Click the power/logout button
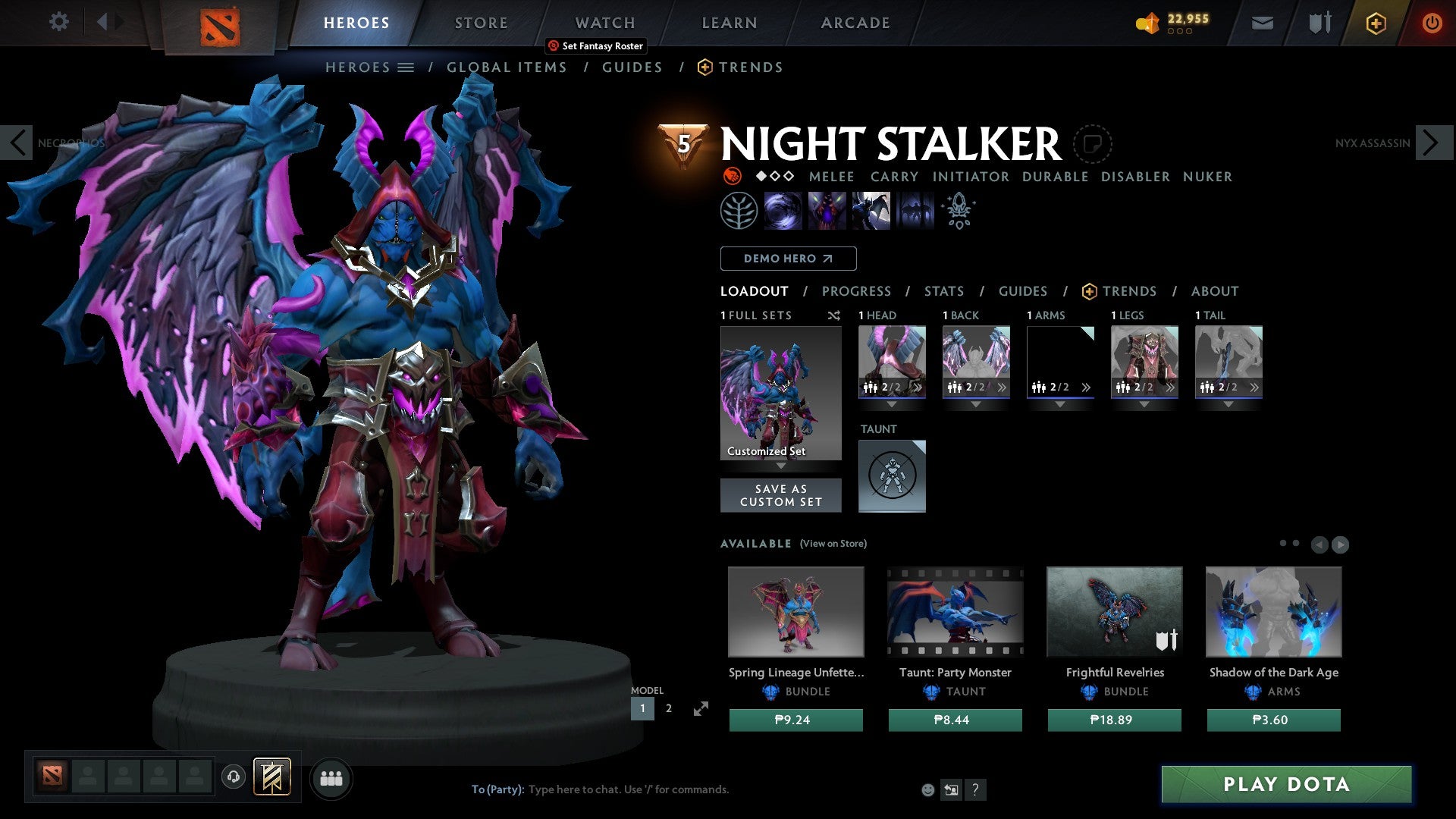Viewport: 1456px width, 819px height. click(1432, 23)
